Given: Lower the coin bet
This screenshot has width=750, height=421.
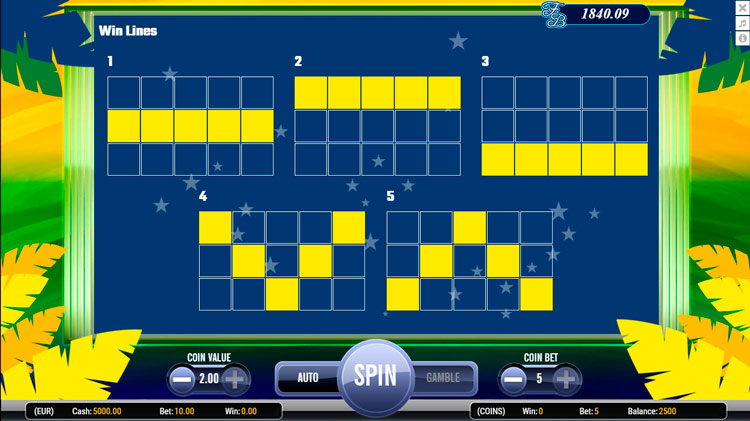Looking at the screenshot, I should (513, 380).
